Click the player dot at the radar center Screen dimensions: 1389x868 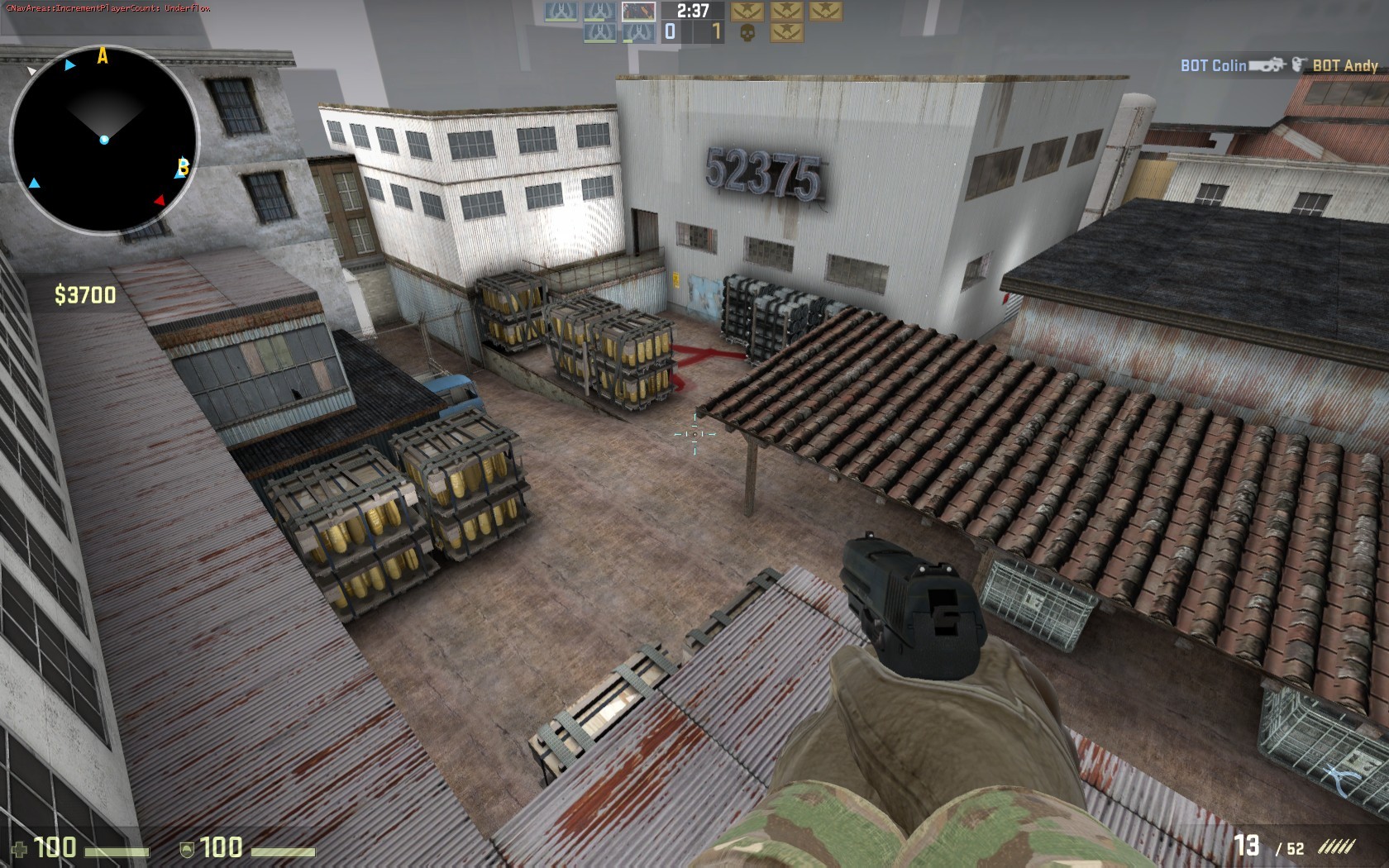(104, 141)
